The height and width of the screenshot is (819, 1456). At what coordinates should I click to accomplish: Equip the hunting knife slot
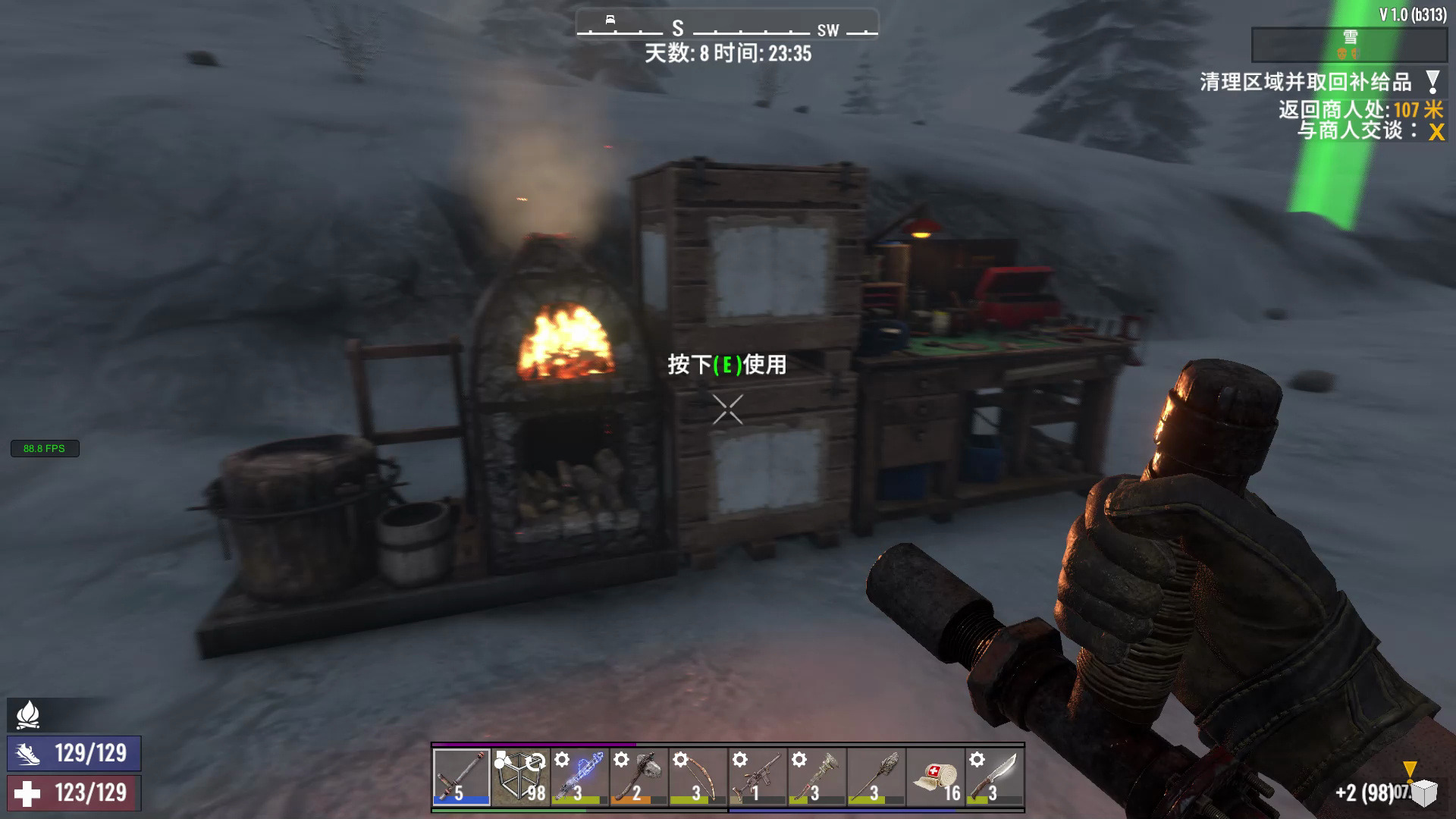click(993, 777)
